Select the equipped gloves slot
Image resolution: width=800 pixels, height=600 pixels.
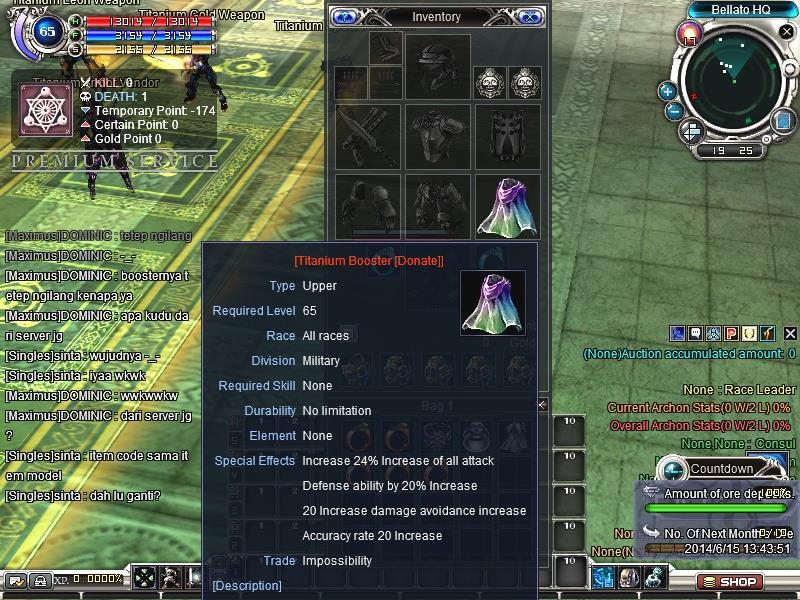367,206
